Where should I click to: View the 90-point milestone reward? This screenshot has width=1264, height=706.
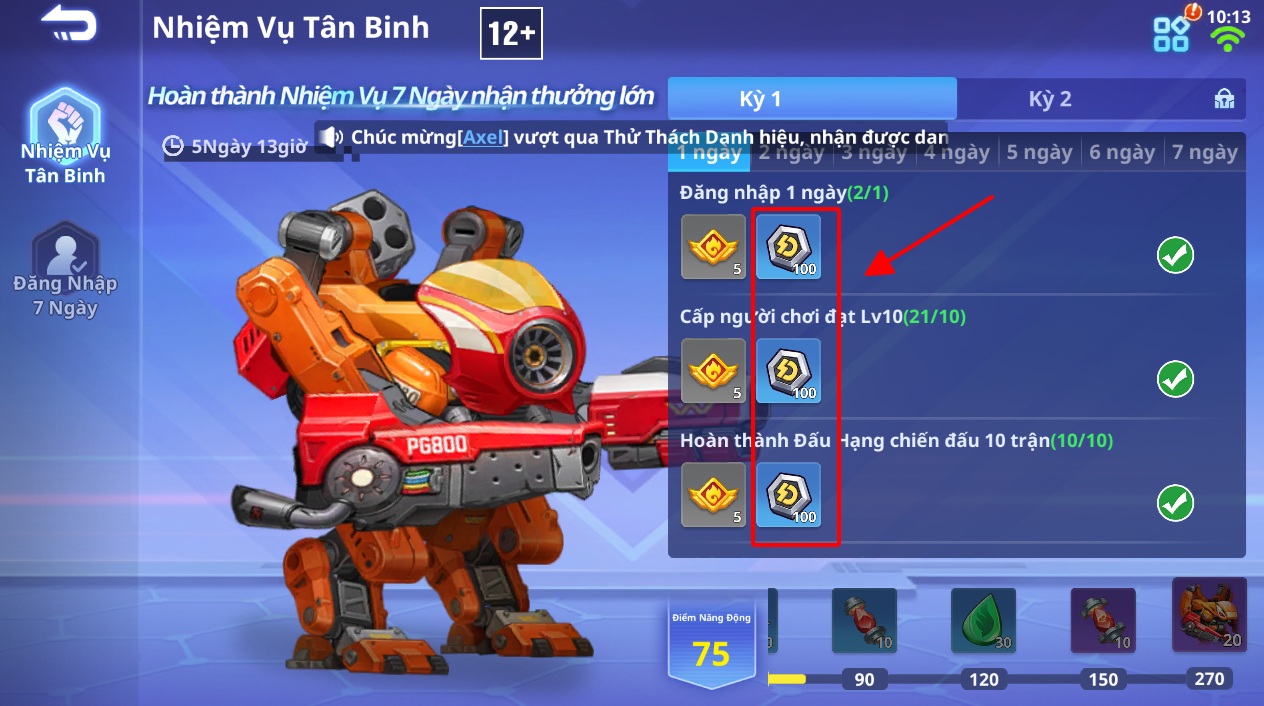point(864,620)
